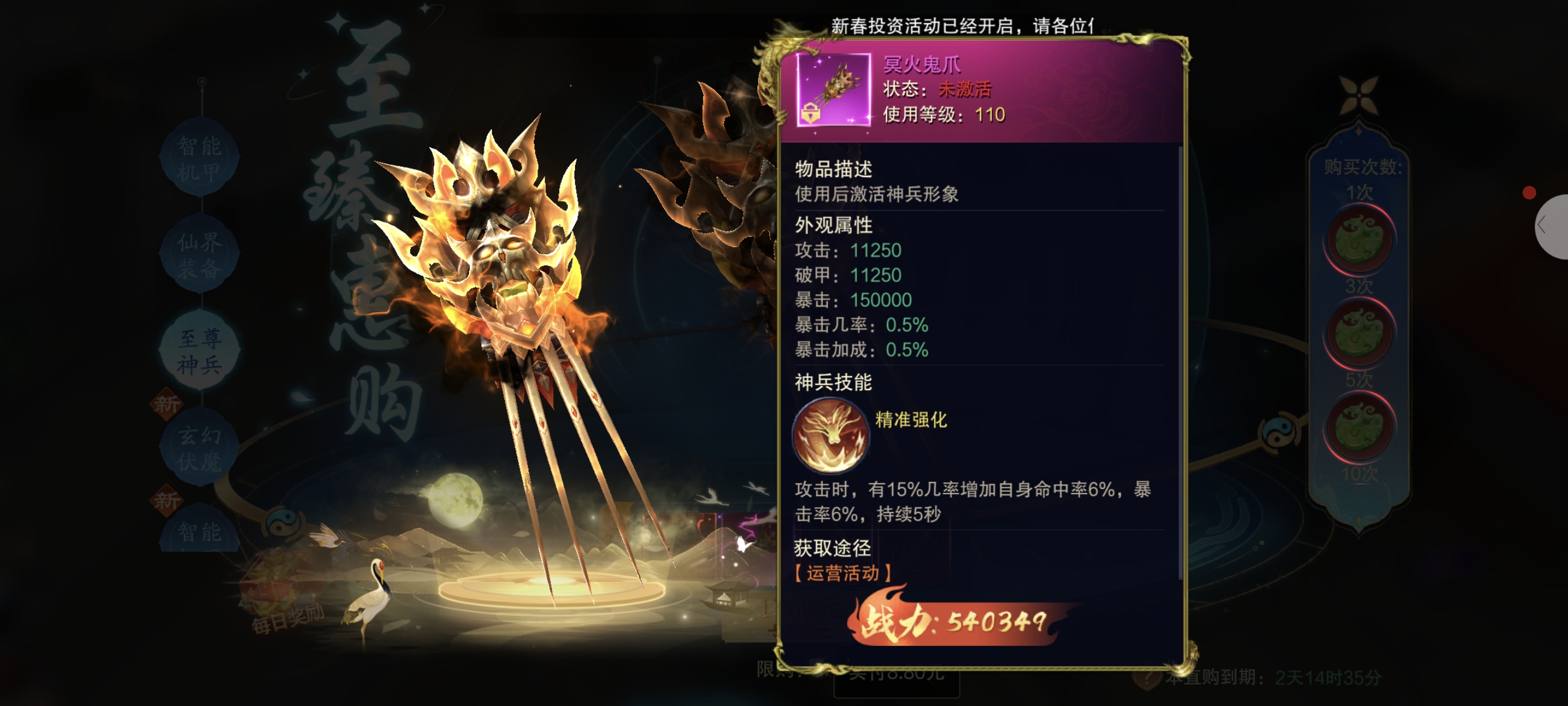Click the 冥火鬼爪 item icon

tap(833, 90)
